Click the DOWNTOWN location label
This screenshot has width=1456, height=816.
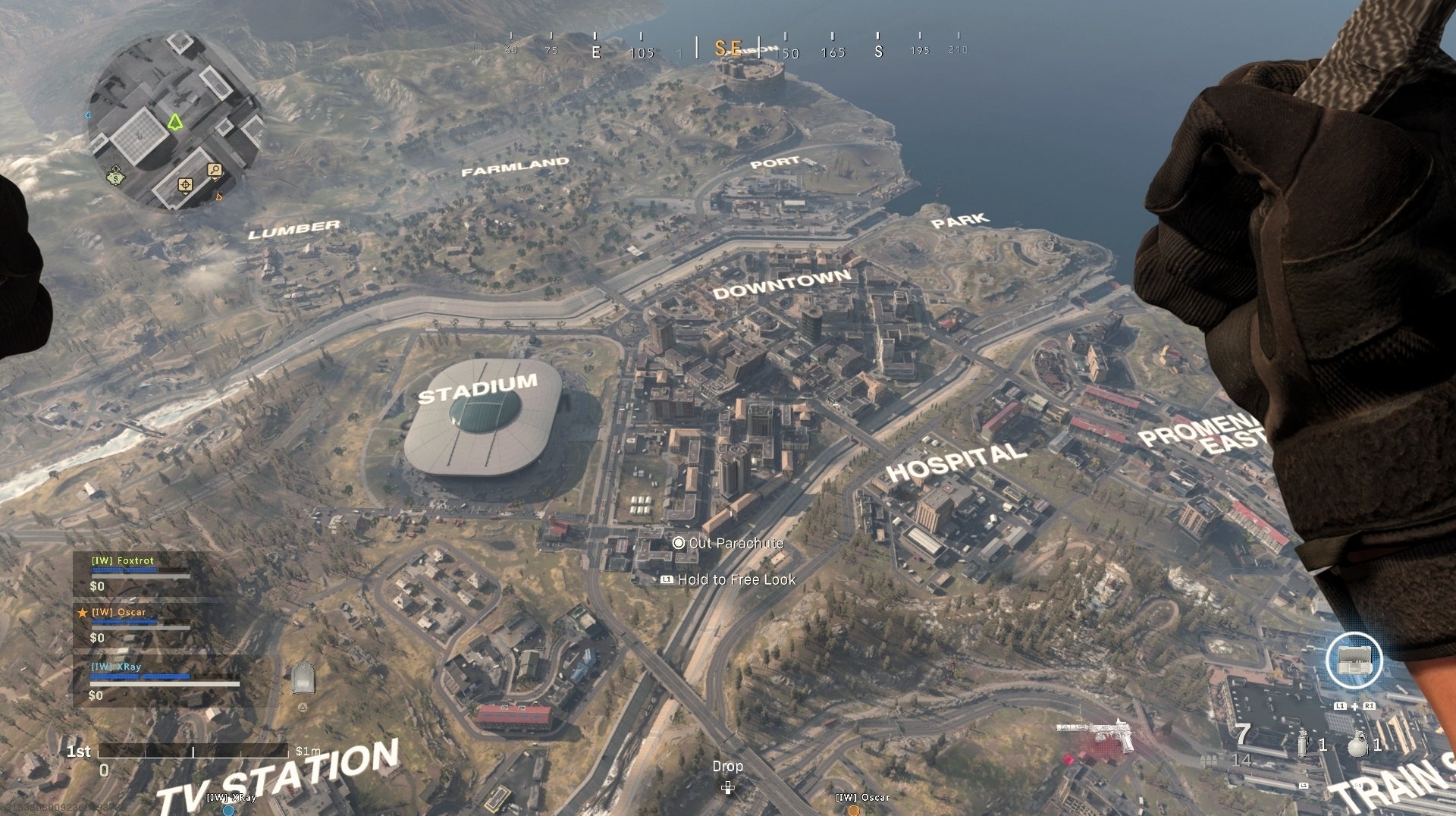781,283
